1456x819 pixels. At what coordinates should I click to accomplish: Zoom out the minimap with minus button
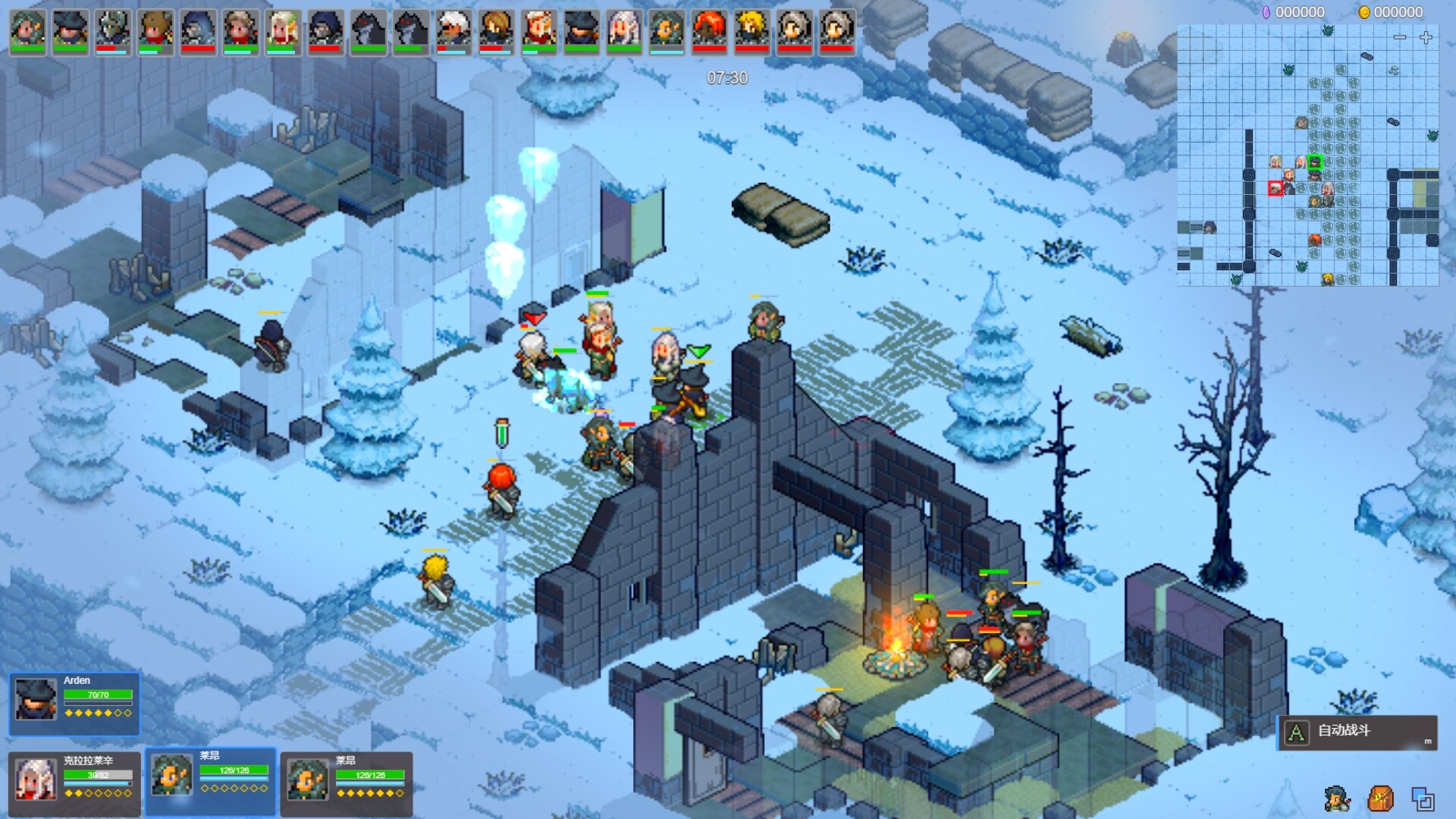click(x=1400, y=37)
